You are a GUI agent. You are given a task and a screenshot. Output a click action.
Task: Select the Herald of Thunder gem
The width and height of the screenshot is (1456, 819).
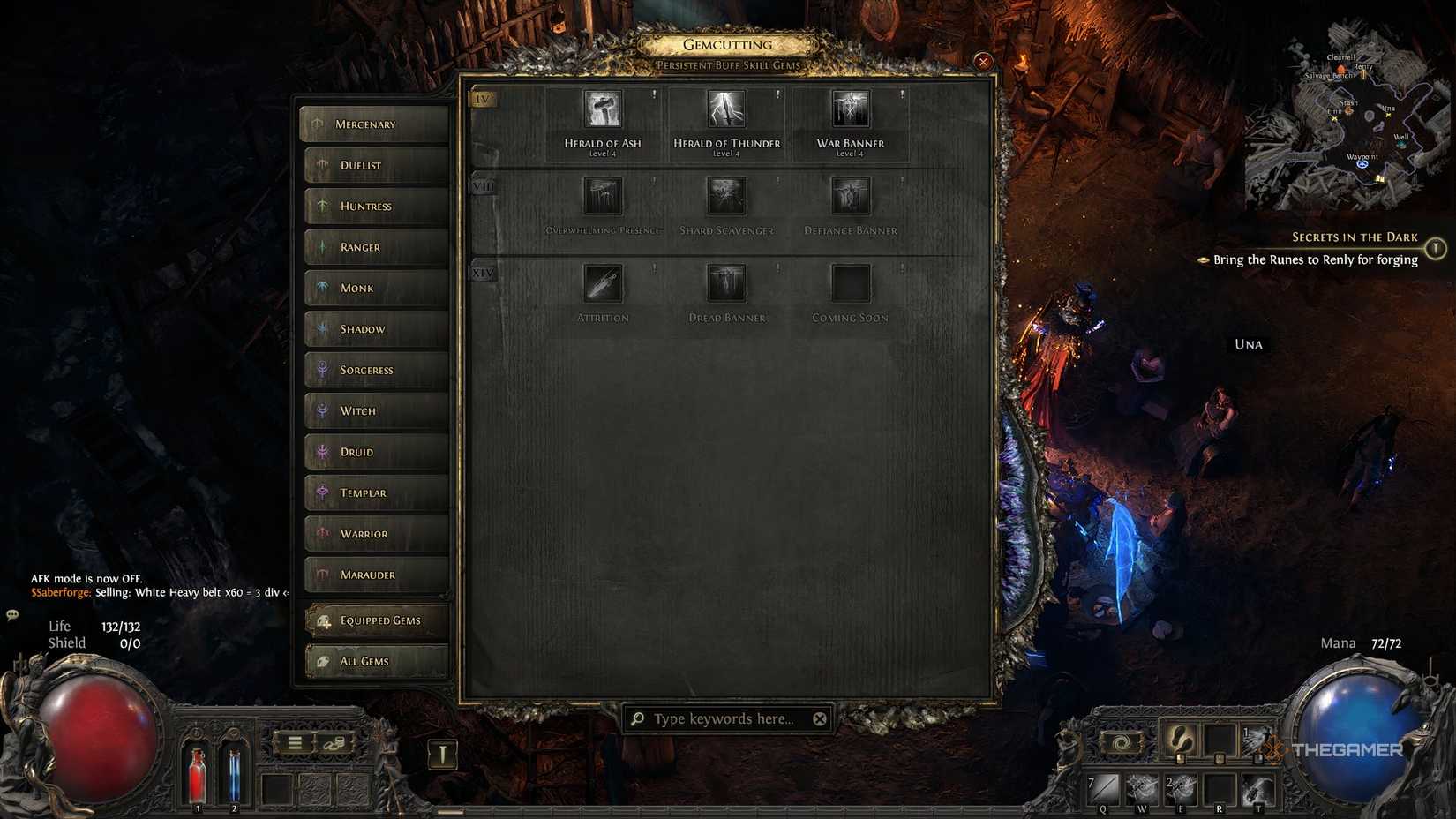click(725, 109)
